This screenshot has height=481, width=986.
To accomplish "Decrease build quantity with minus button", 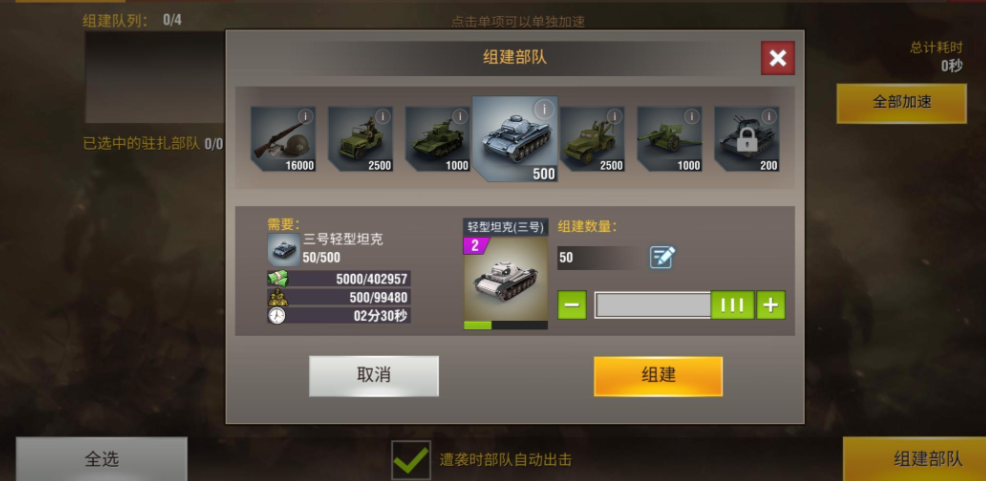I will [572, 305].
